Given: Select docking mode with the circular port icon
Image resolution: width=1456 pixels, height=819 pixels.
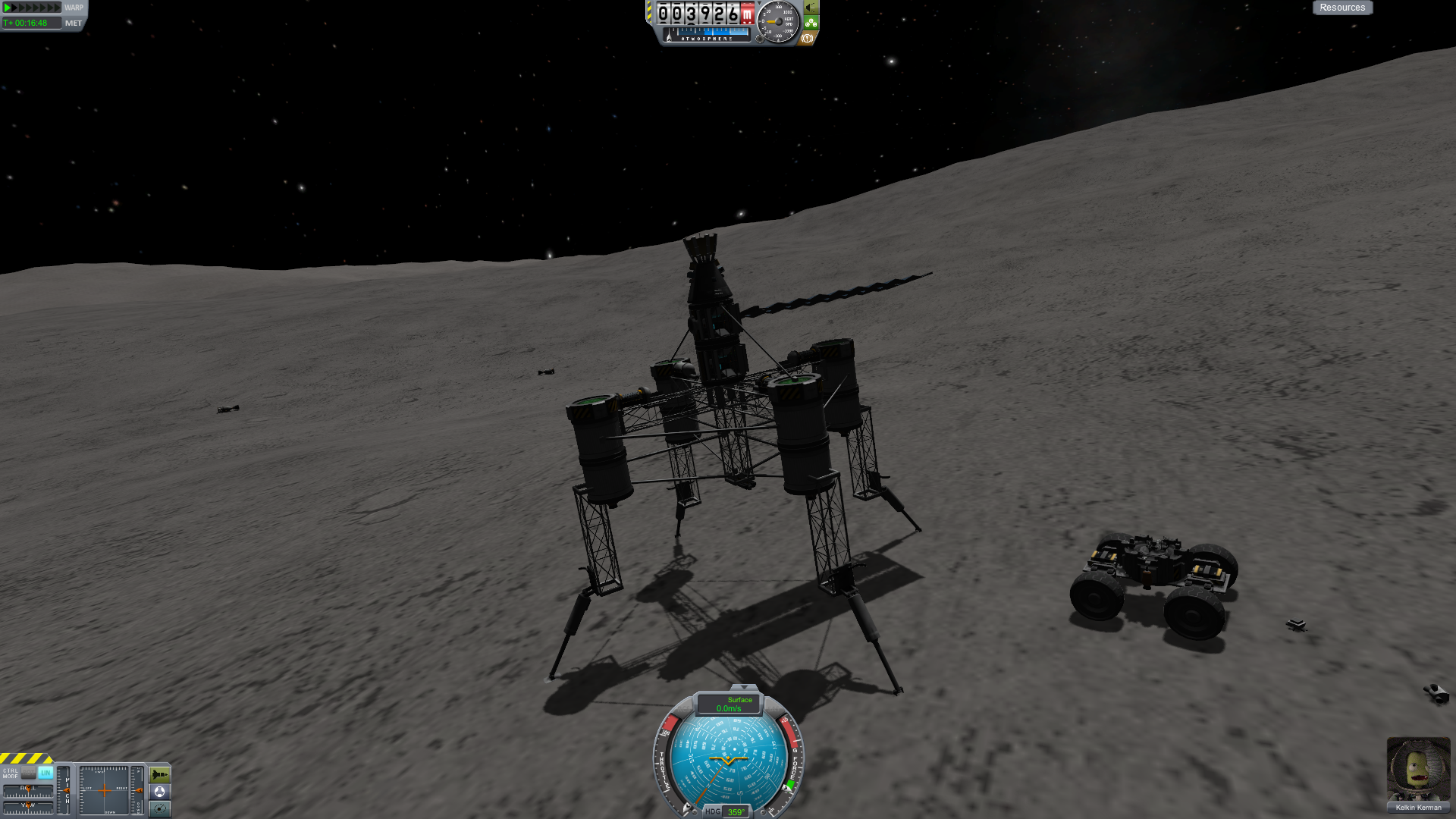Looking at the screenshot, I should tap(160, 792).
